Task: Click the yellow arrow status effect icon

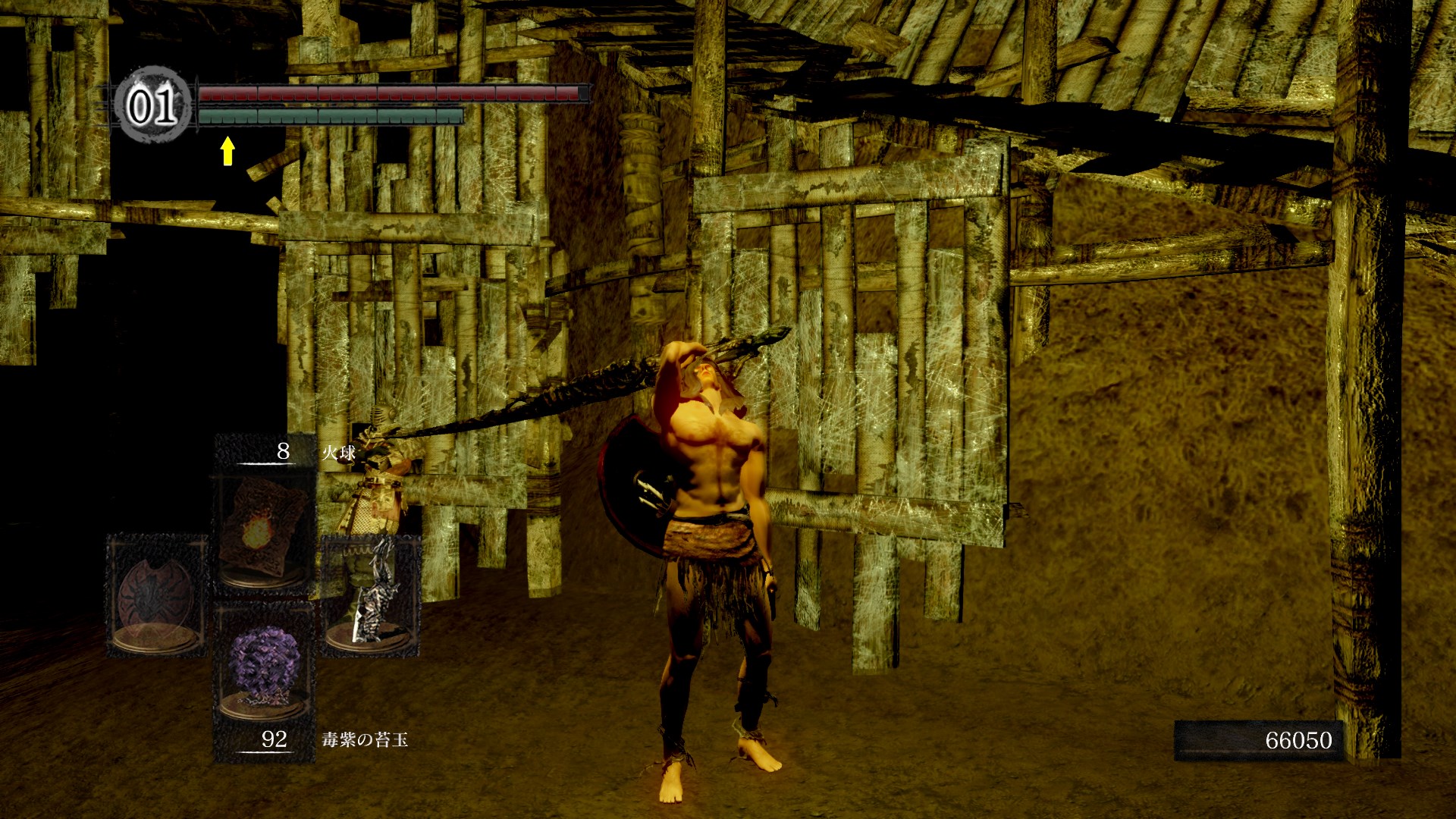Action: point(227,150)
